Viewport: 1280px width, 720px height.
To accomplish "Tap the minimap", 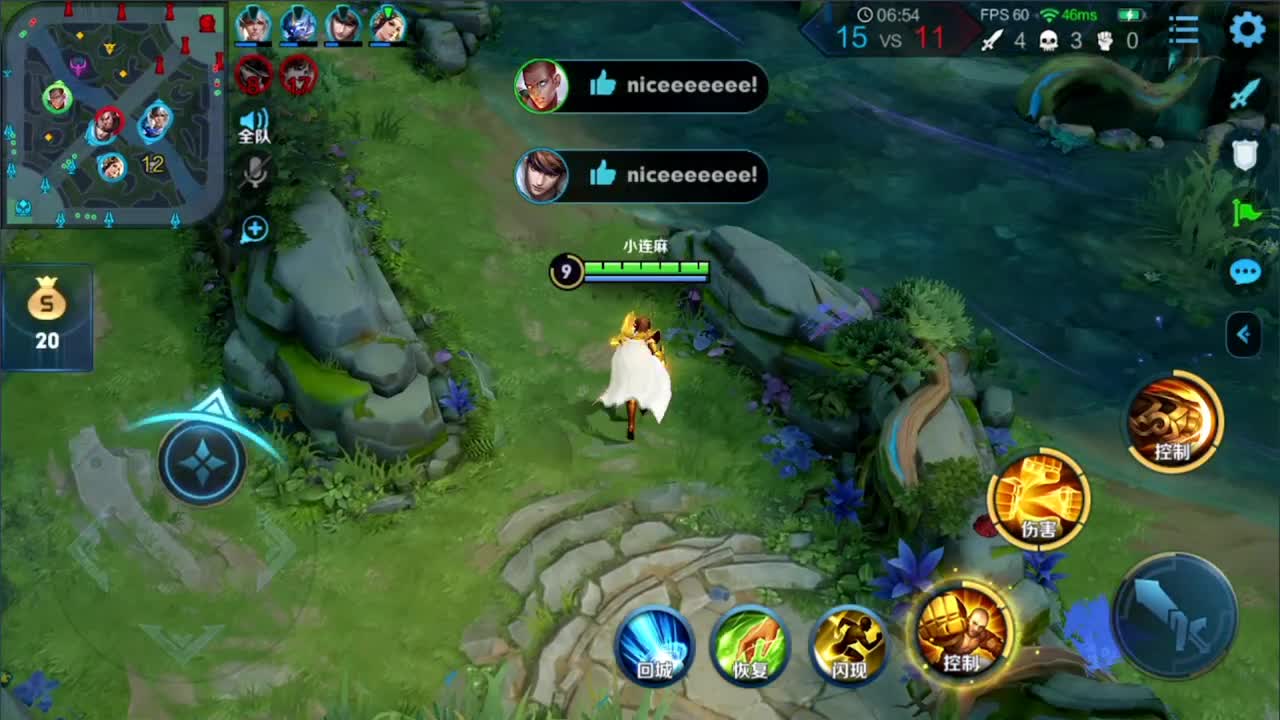I will point(112,112).
